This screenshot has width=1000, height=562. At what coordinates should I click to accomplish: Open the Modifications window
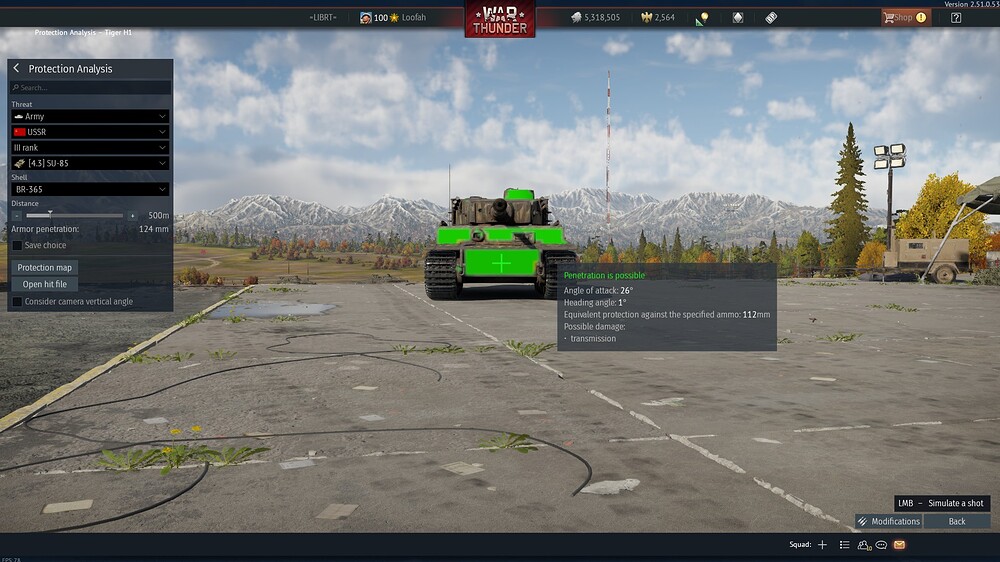point(888,521)
